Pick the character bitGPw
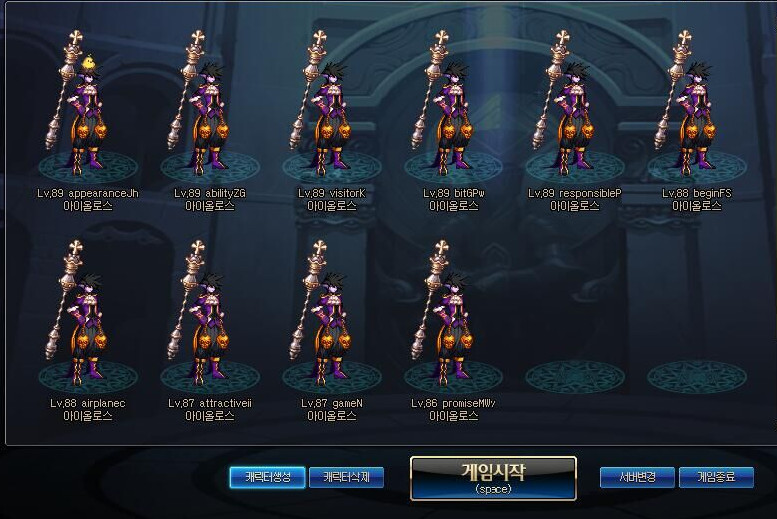This screenshot has width=777, height=519. click(x=453, y=110)
